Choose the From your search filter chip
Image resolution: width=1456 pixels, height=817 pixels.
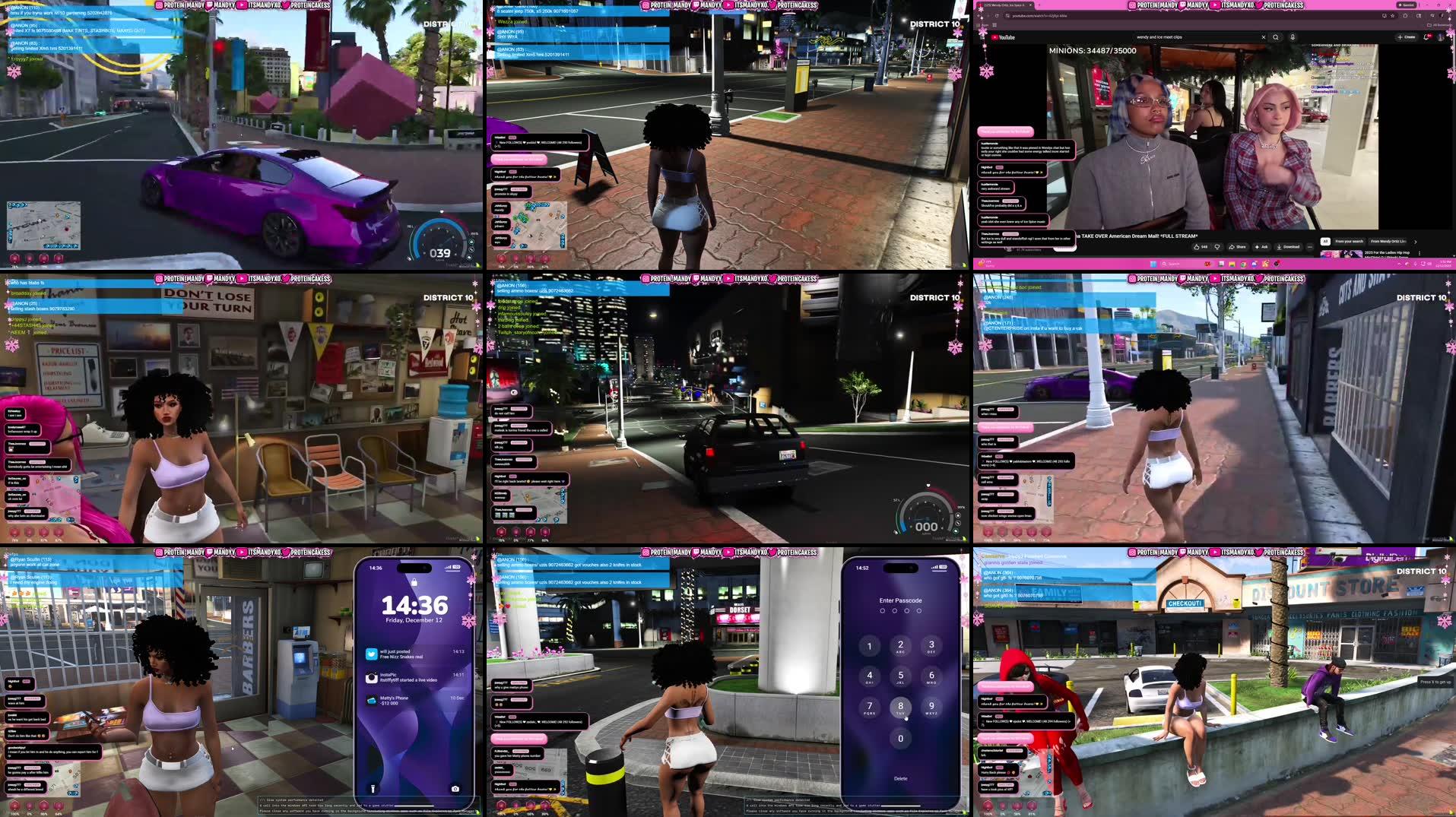click(1350, 241)
